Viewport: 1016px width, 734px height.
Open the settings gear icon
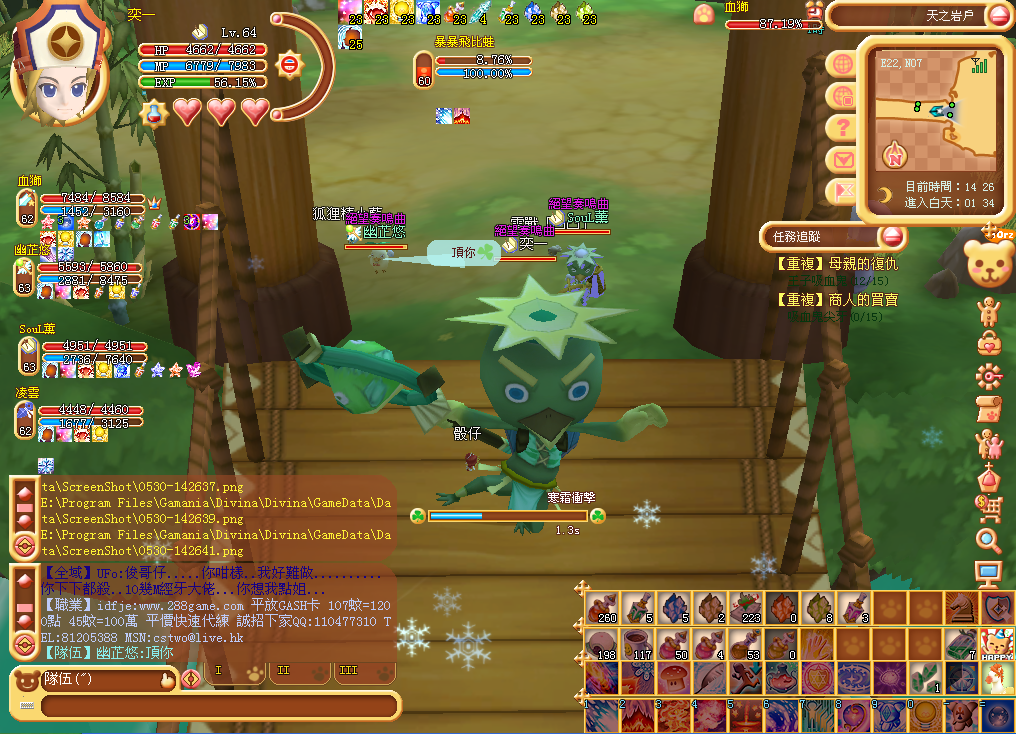point(989,376)
